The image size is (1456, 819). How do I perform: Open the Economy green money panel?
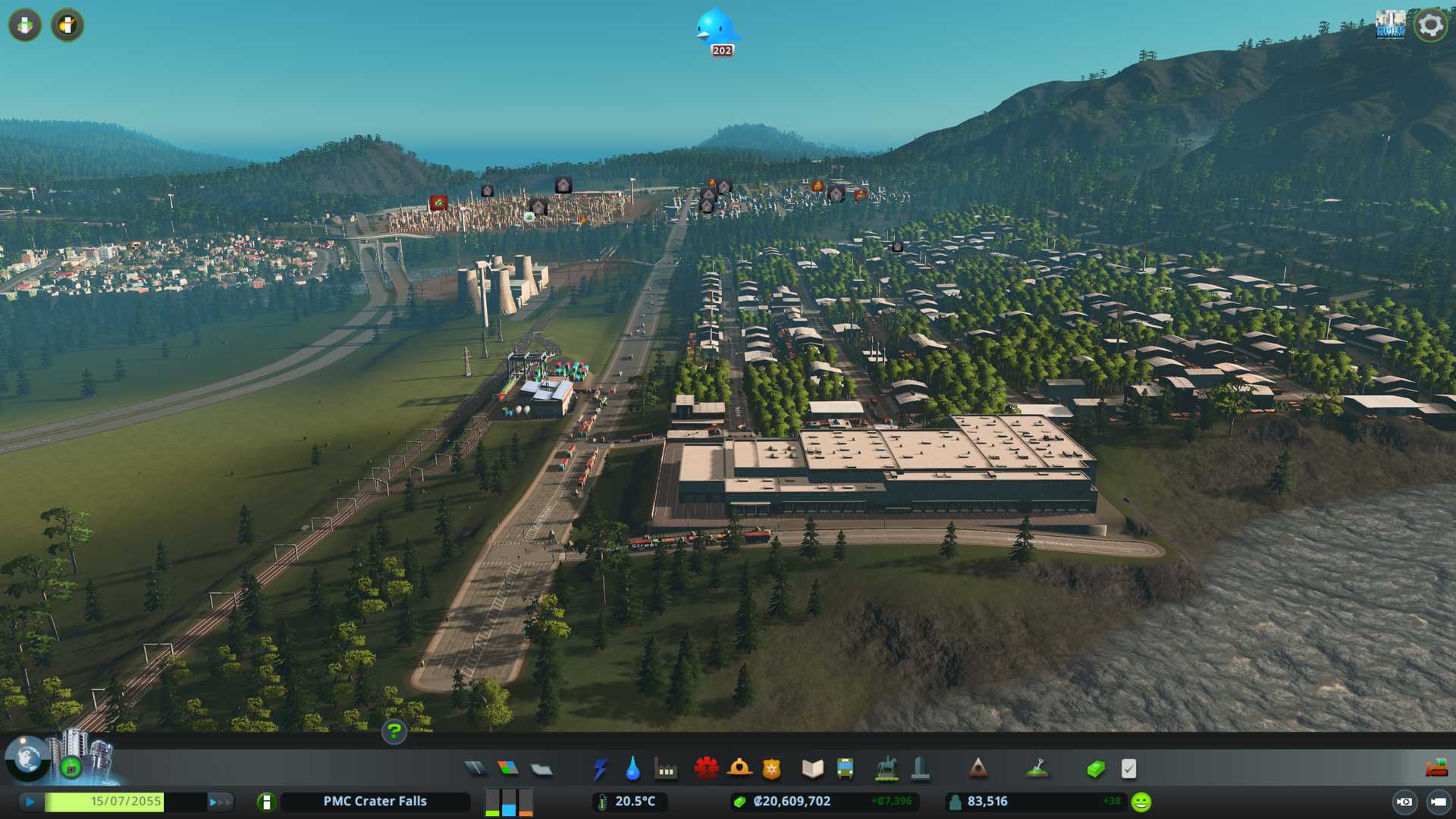pos(1095,769)
